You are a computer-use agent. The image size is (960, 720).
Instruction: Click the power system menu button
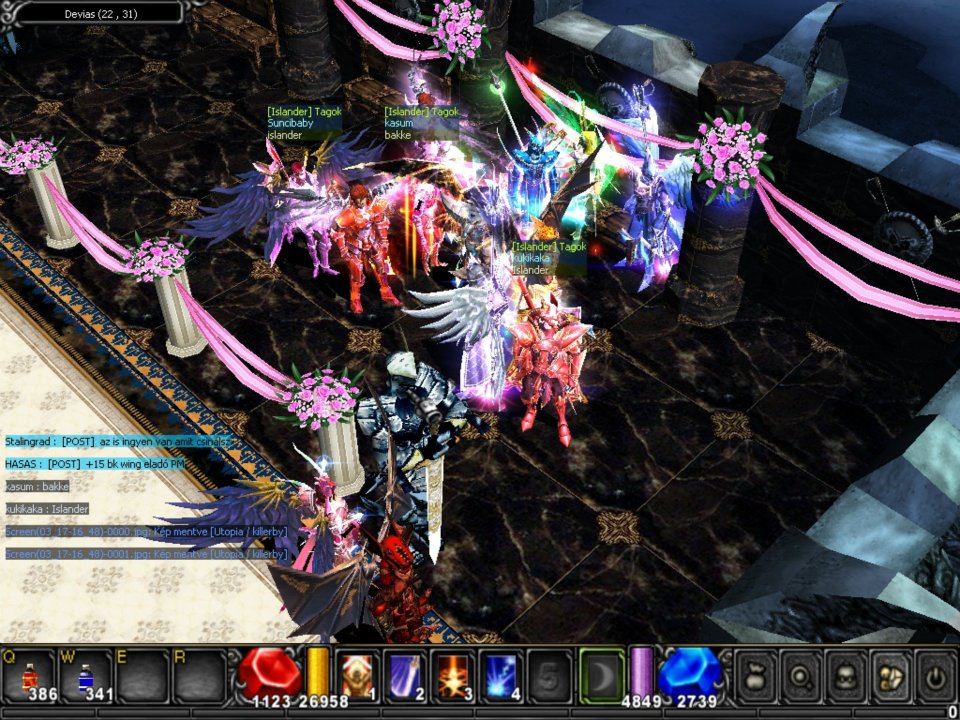click(x=934, y=677)
